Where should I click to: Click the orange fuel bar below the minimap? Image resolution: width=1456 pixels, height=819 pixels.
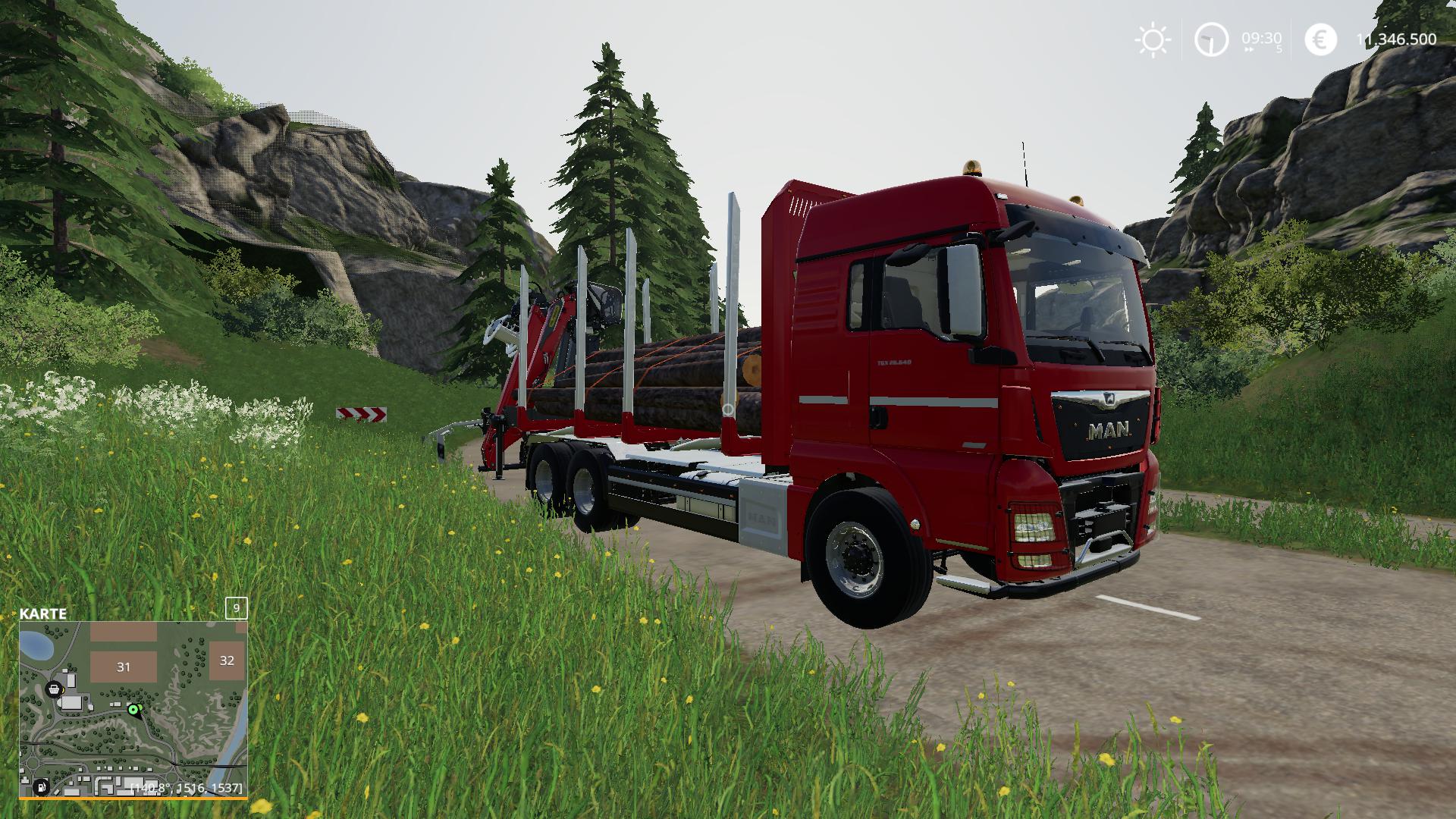(133, 798)
